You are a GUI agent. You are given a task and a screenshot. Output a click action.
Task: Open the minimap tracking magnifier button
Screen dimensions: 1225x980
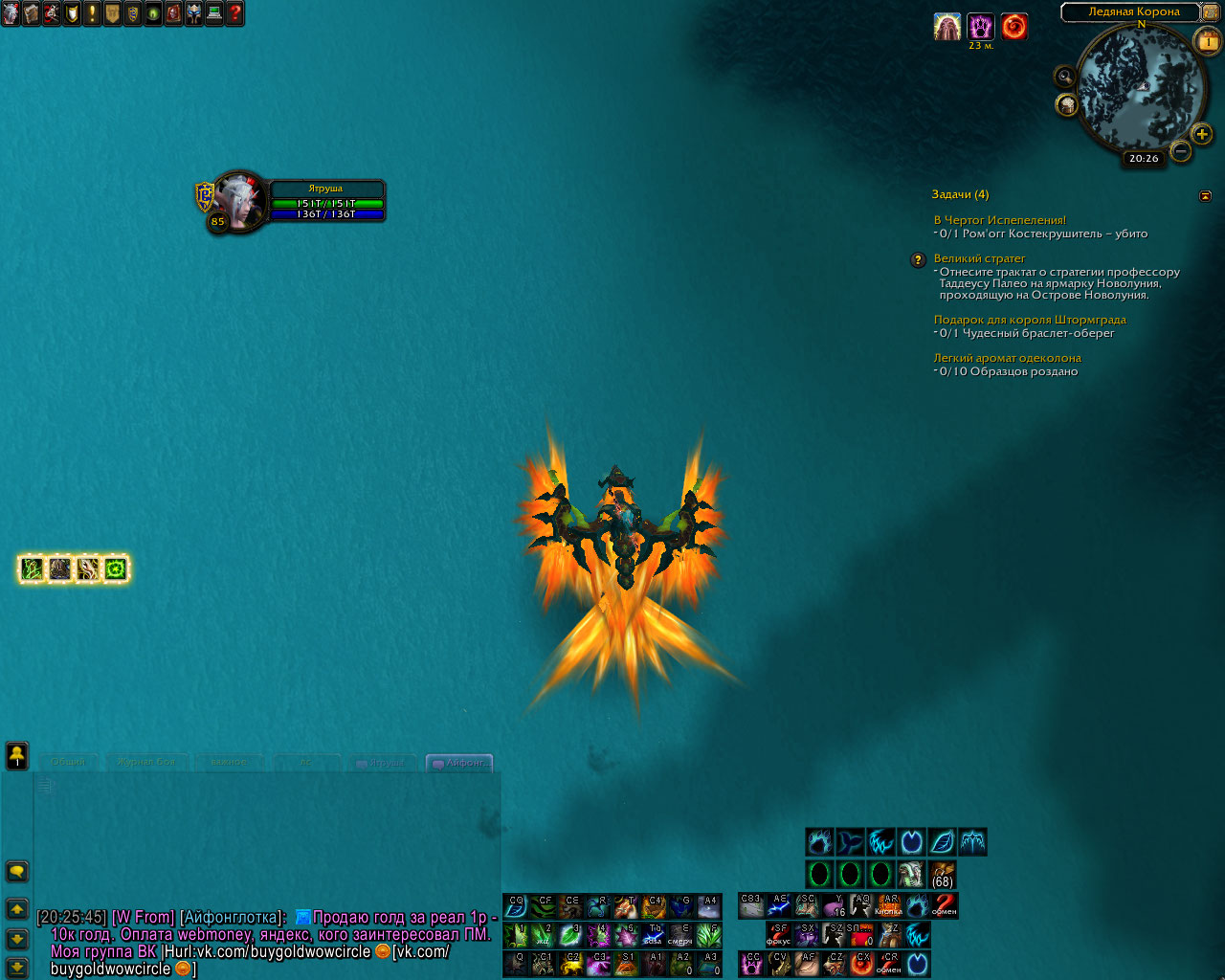(x=1064, y=76)
